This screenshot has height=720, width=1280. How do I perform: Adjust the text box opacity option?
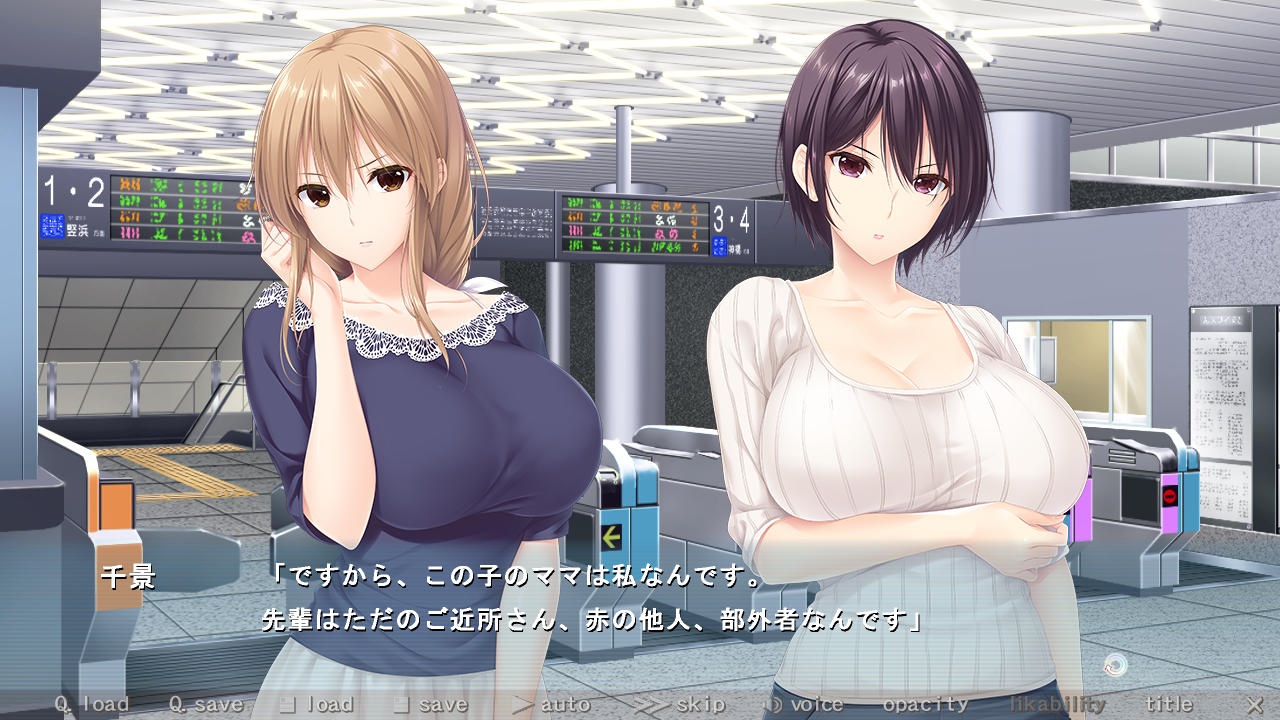pyautogui.click(x=925, y=705)
